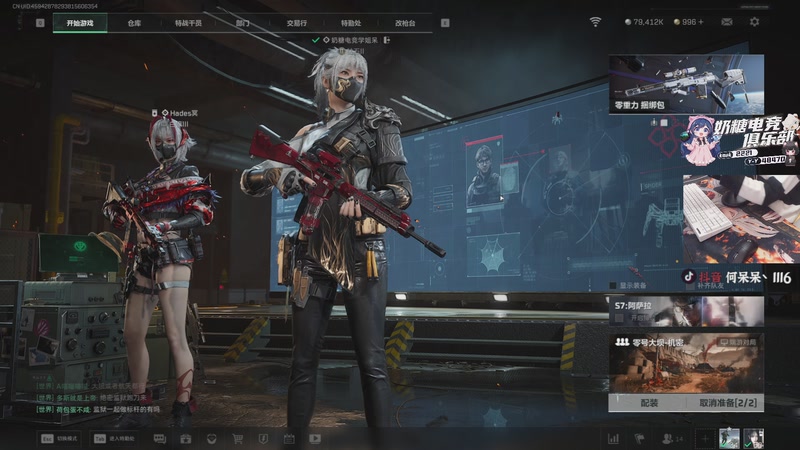
Task: Switch to the 改枪台 gunsmith tab
Action: [405, 22]
